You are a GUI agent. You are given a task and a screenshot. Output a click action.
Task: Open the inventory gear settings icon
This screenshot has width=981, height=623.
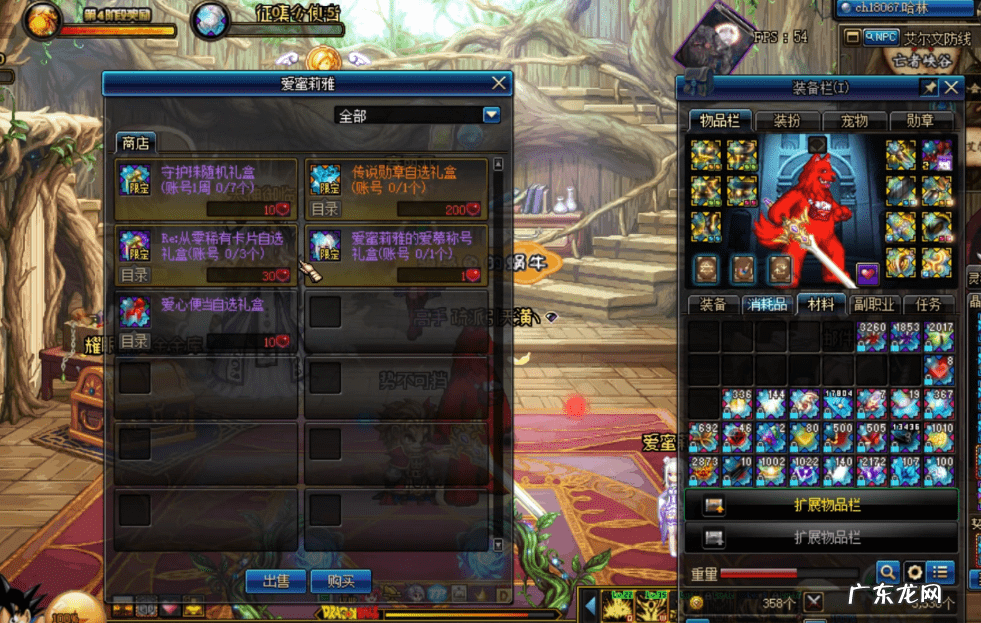[913, 572]
